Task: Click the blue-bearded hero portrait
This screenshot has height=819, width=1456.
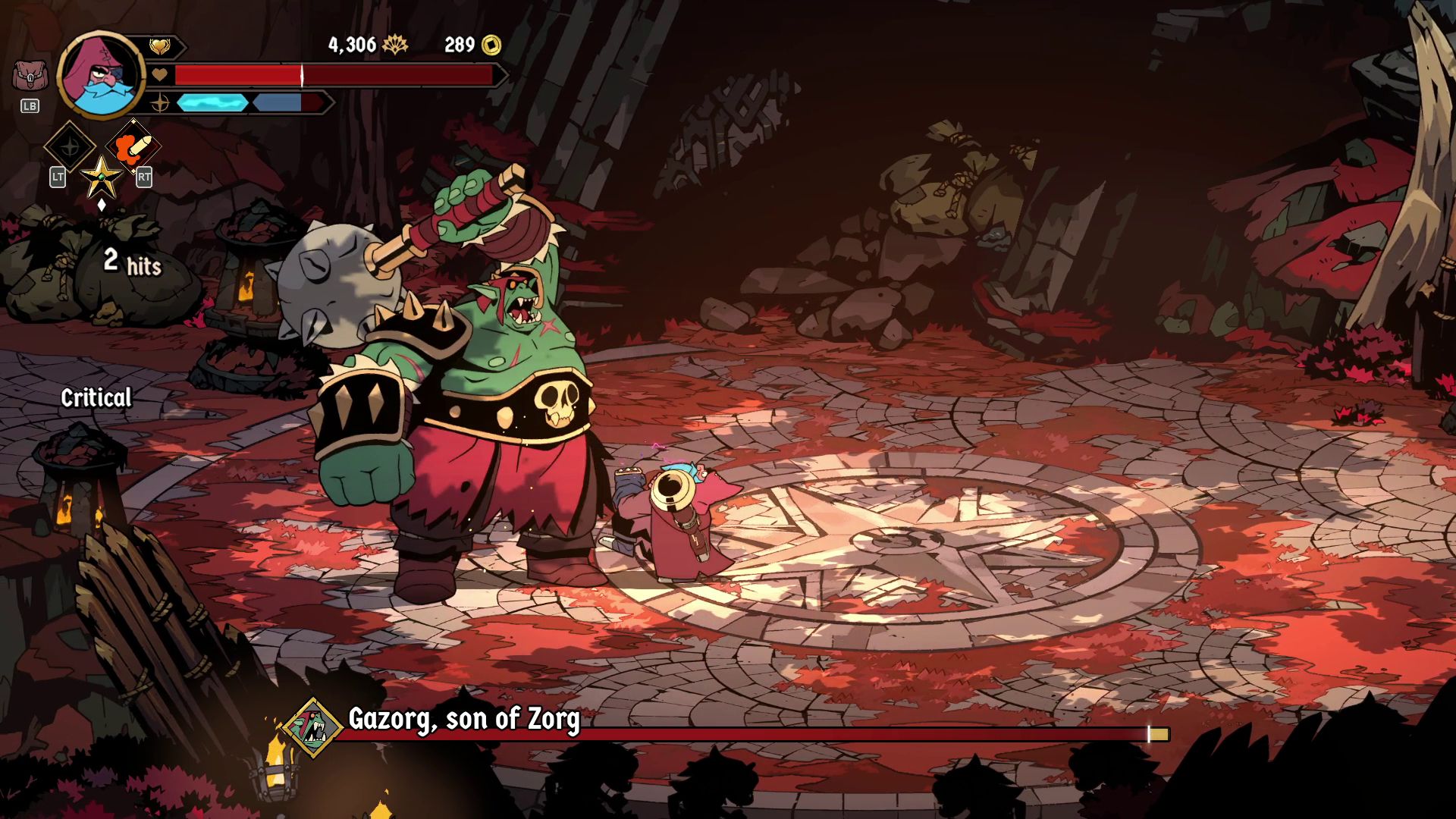Action: pos(100,76)
